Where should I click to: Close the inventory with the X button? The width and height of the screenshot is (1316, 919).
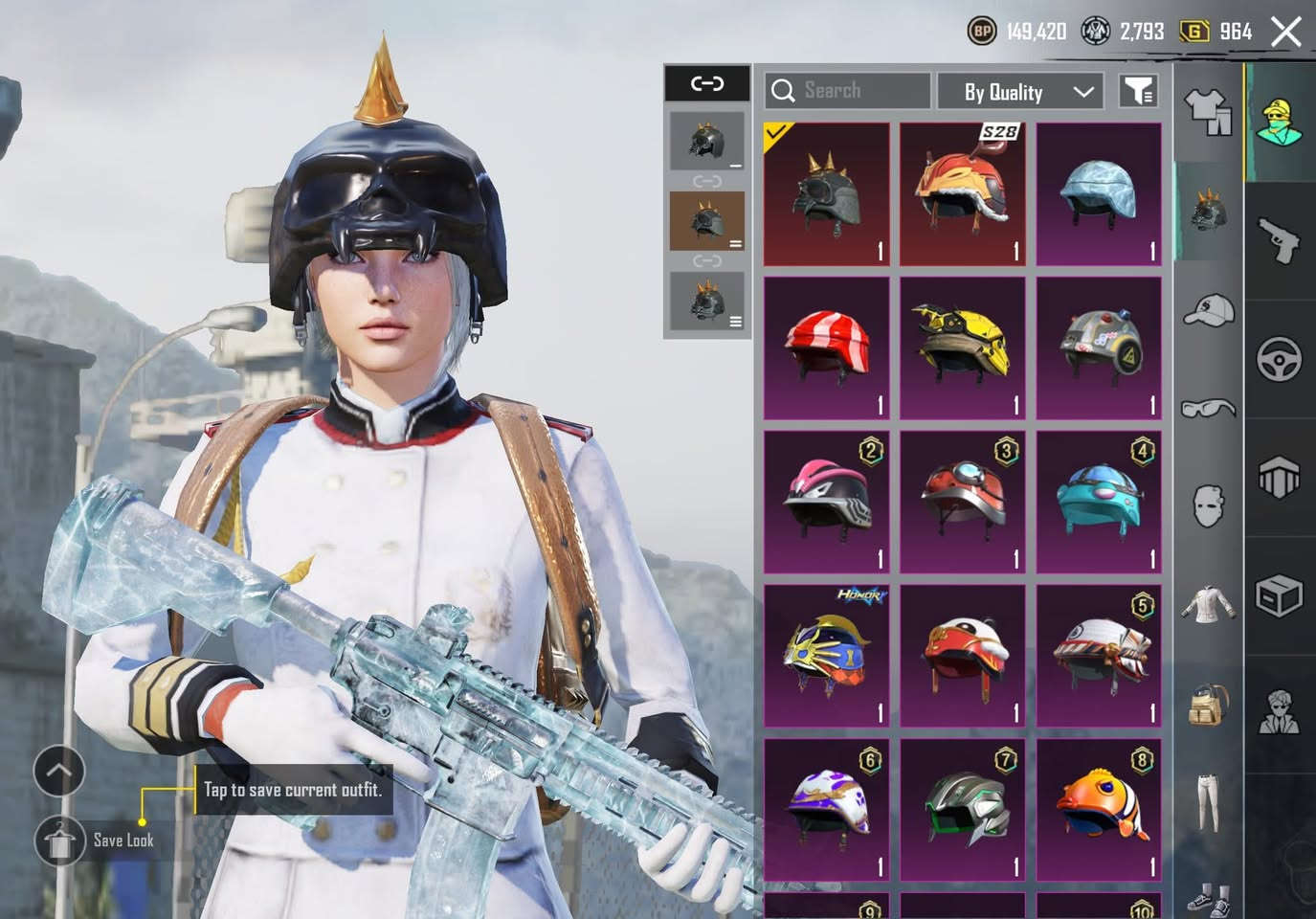pos(1286,32)
